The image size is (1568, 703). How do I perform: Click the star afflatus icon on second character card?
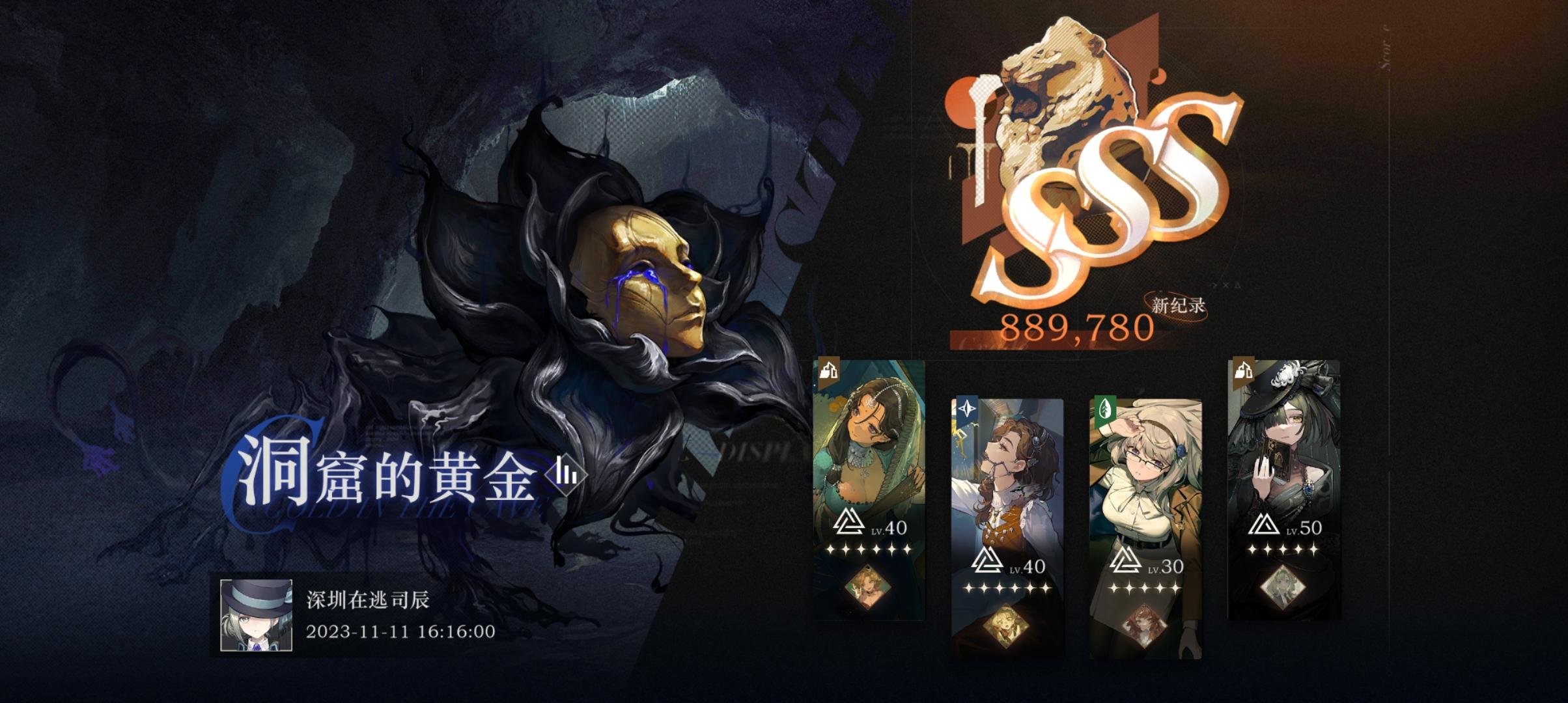coord(966,407)
